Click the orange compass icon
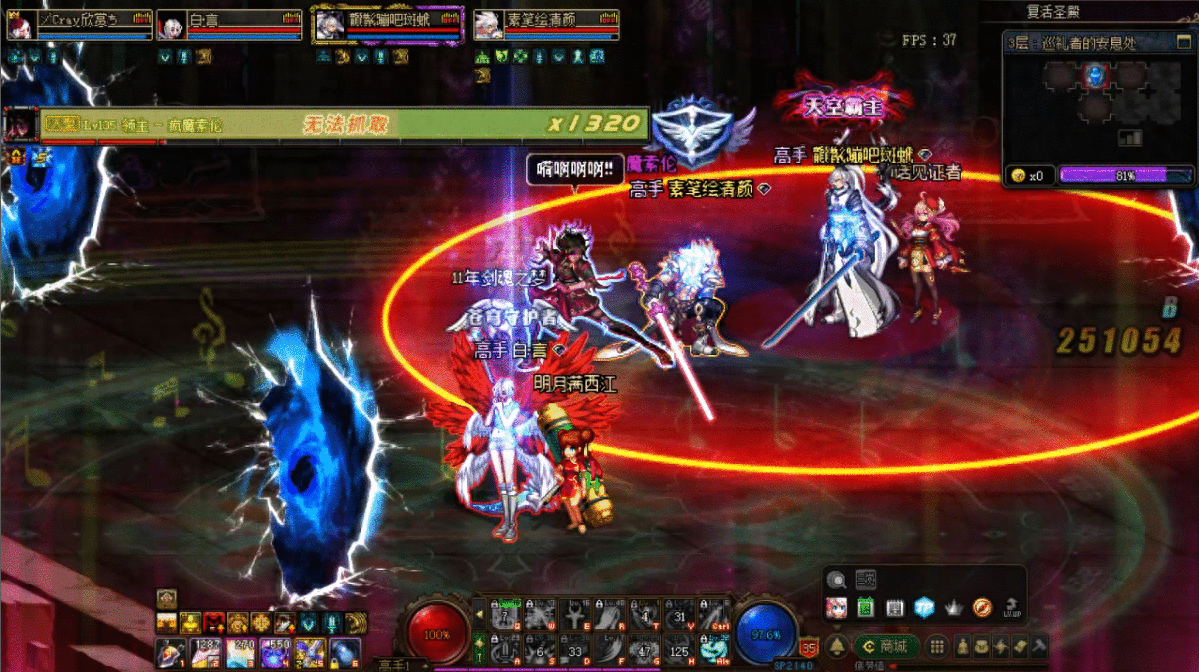The width and height of the screenshot is (1199, 672). pos(983,607)
